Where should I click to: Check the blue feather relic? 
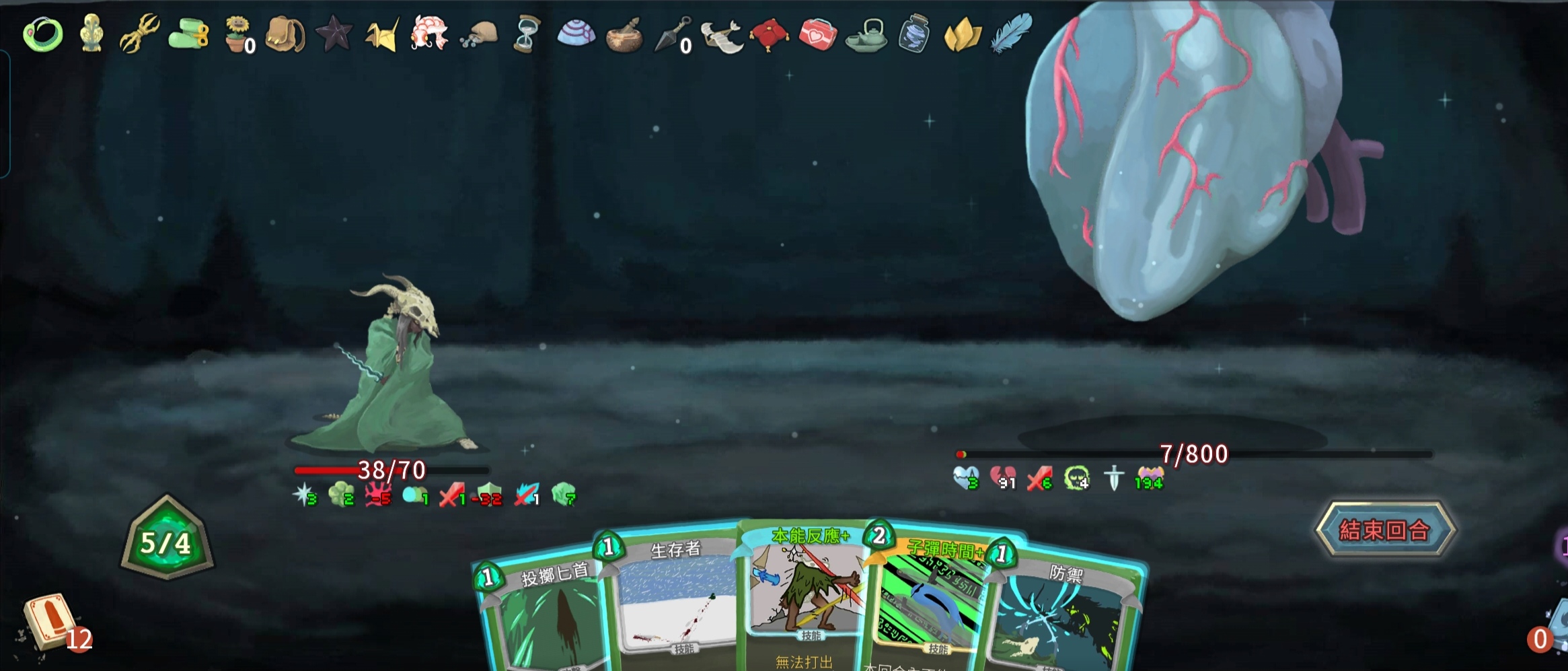[1011, 32]
